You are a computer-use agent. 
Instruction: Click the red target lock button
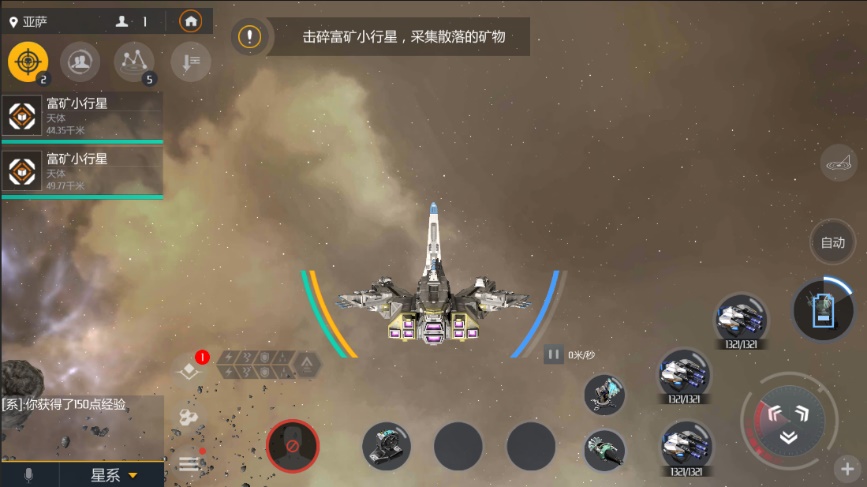pyautogui.click(x=293, y=445)
